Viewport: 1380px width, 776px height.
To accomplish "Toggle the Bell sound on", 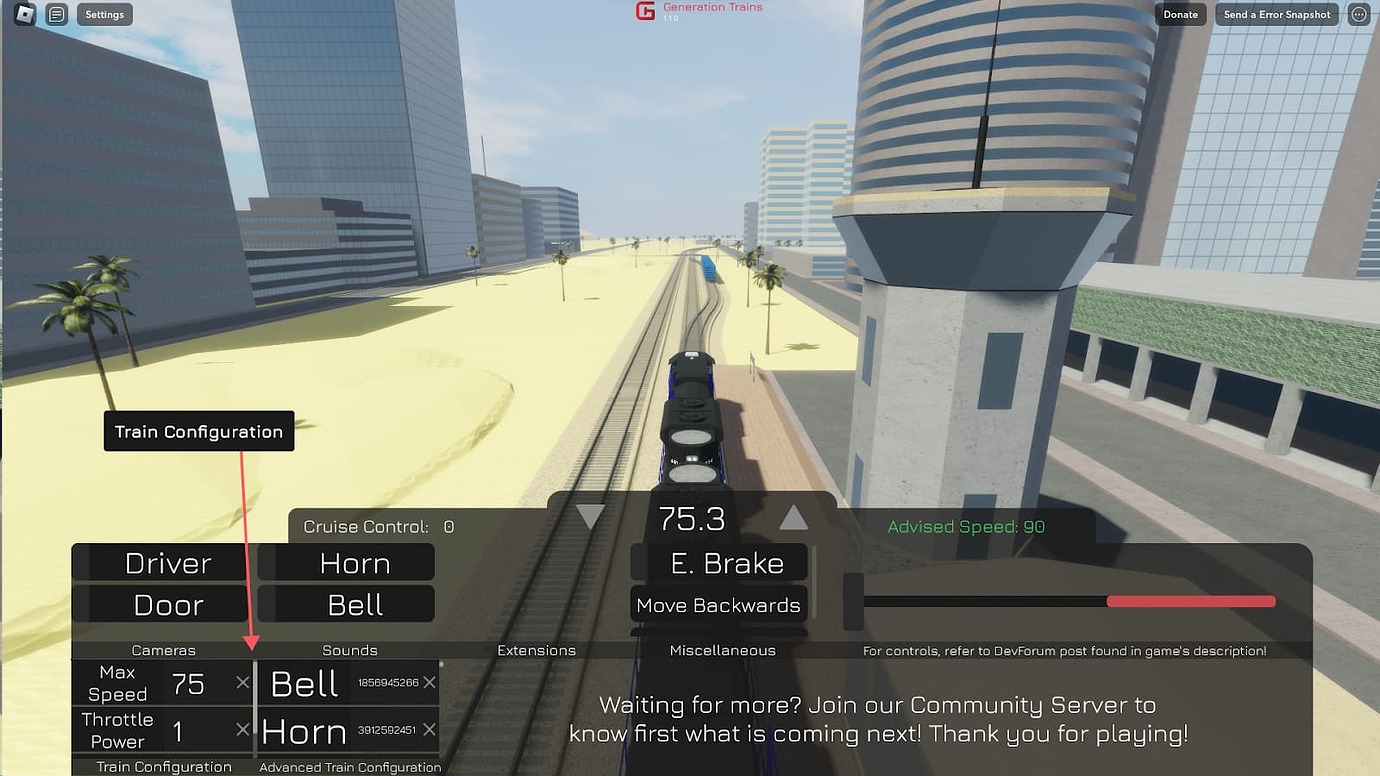I will (346, 603).
